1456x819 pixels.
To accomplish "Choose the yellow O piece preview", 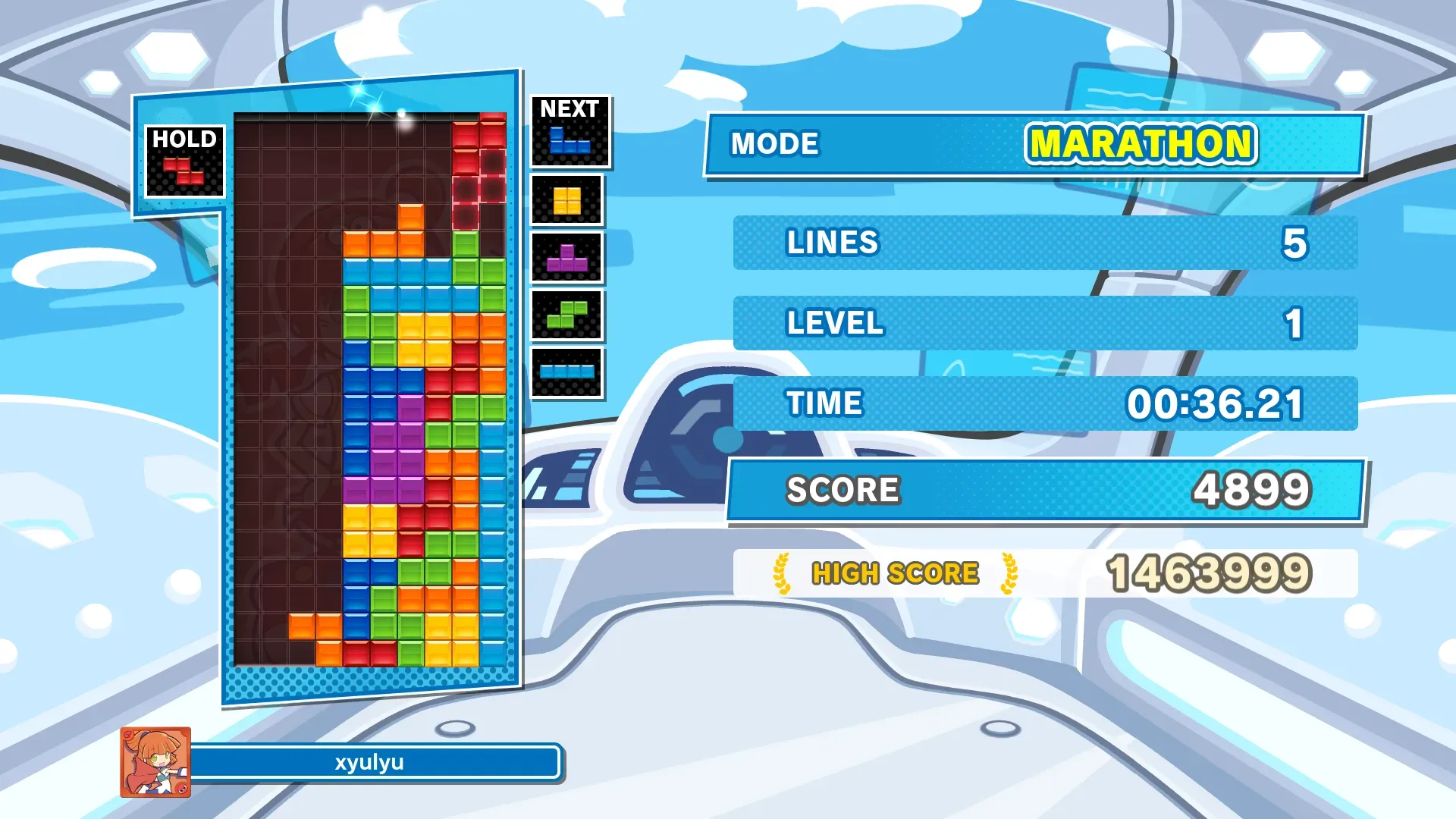I will click(567, 201).
